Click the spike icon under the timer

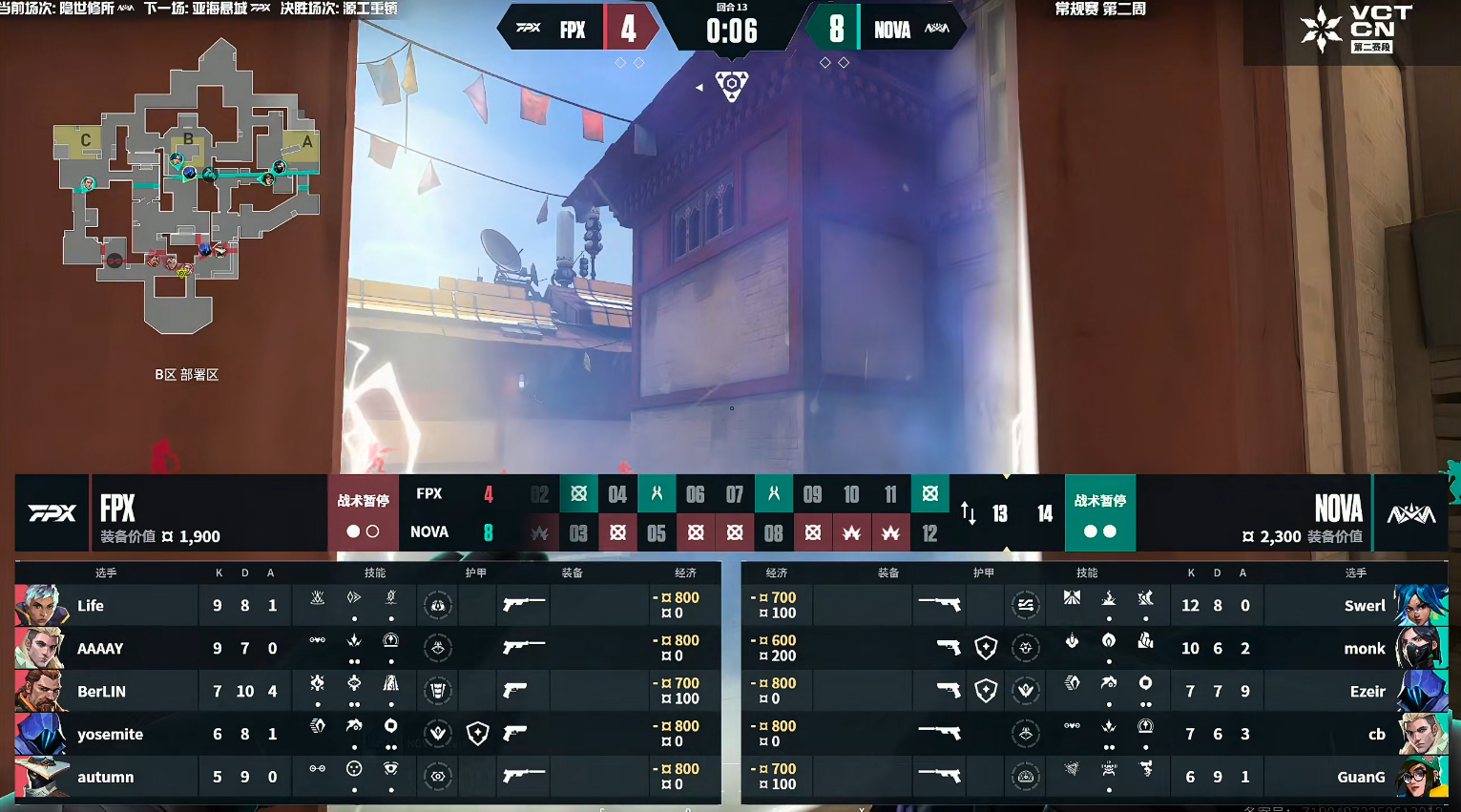(732, 86)
